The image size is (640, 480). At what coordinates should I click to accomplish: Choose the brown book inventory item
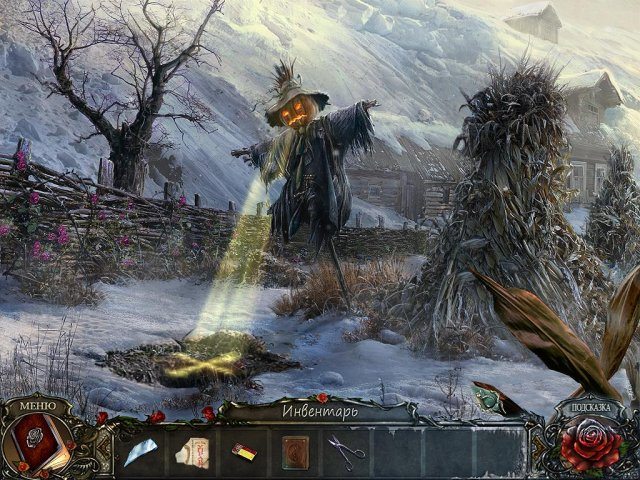(295, 452)
